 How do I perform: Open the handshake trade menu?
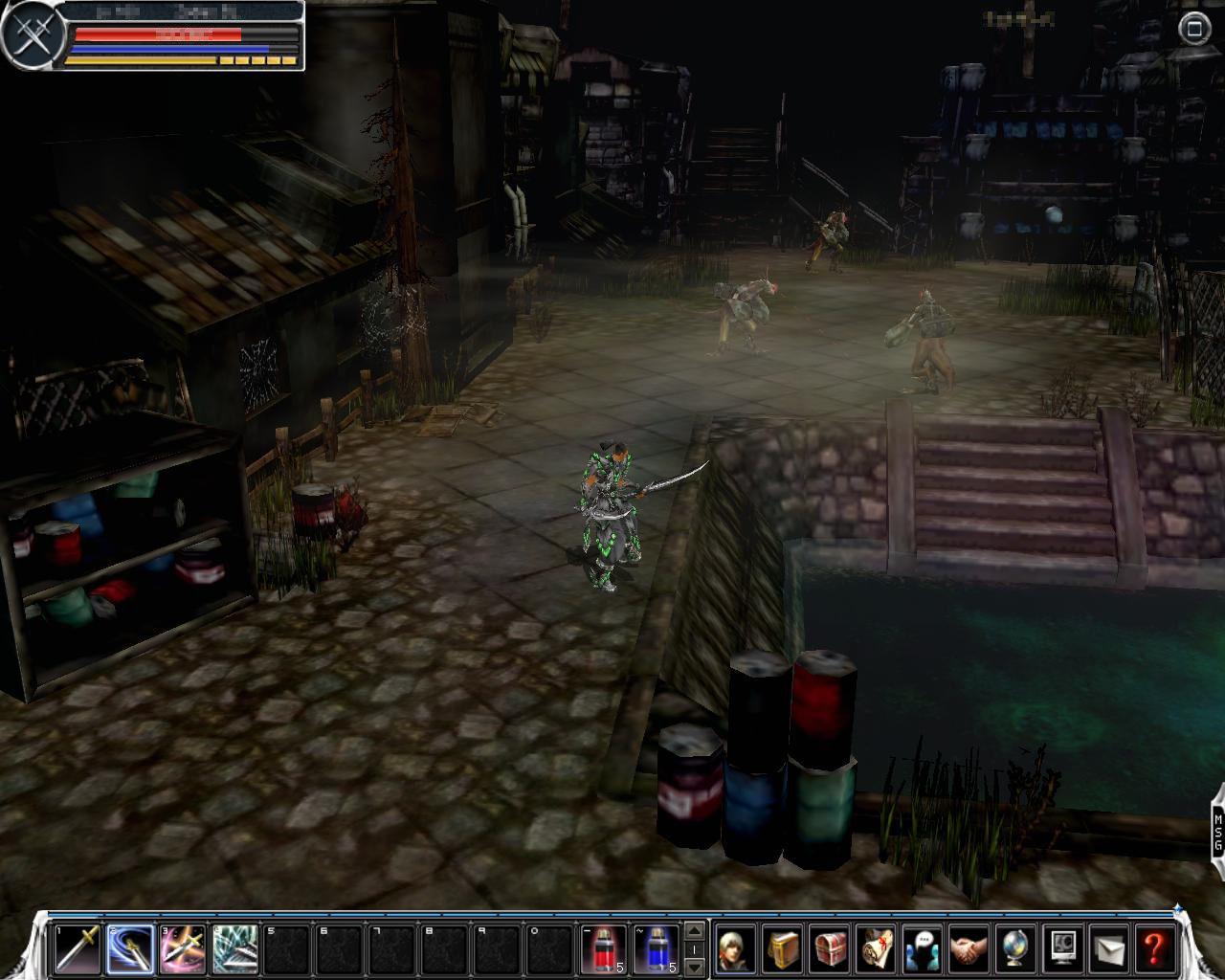coord(969,948)
